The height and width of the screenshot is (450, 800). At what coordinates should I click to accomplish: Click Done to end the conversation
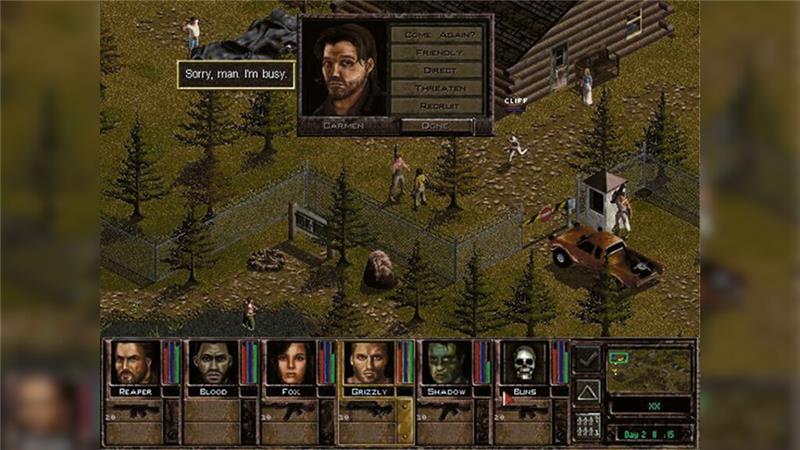click(436, 126)
